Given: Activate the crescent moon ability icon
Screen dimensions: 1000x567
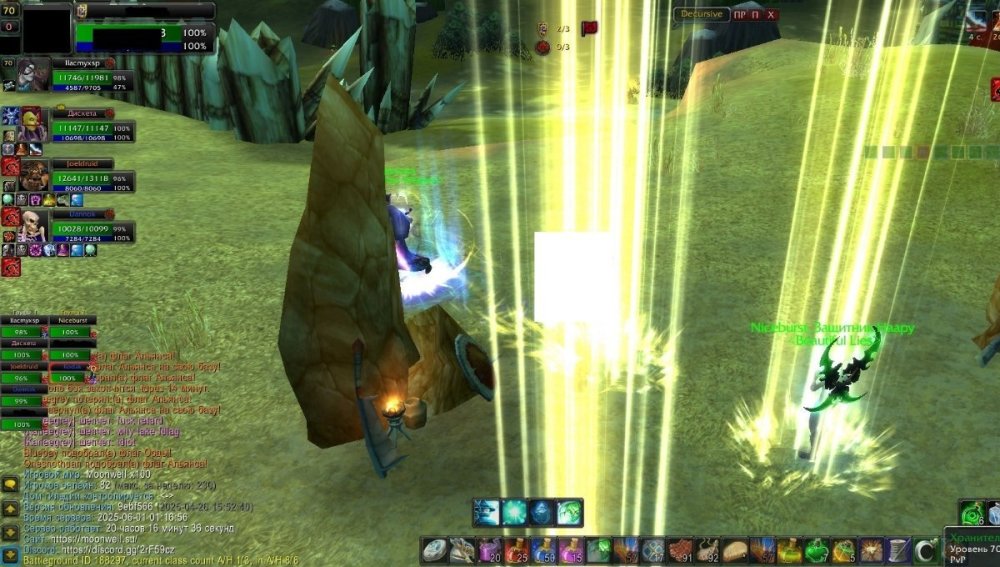Looking at the screenshot, I should [x=926, y=550].
